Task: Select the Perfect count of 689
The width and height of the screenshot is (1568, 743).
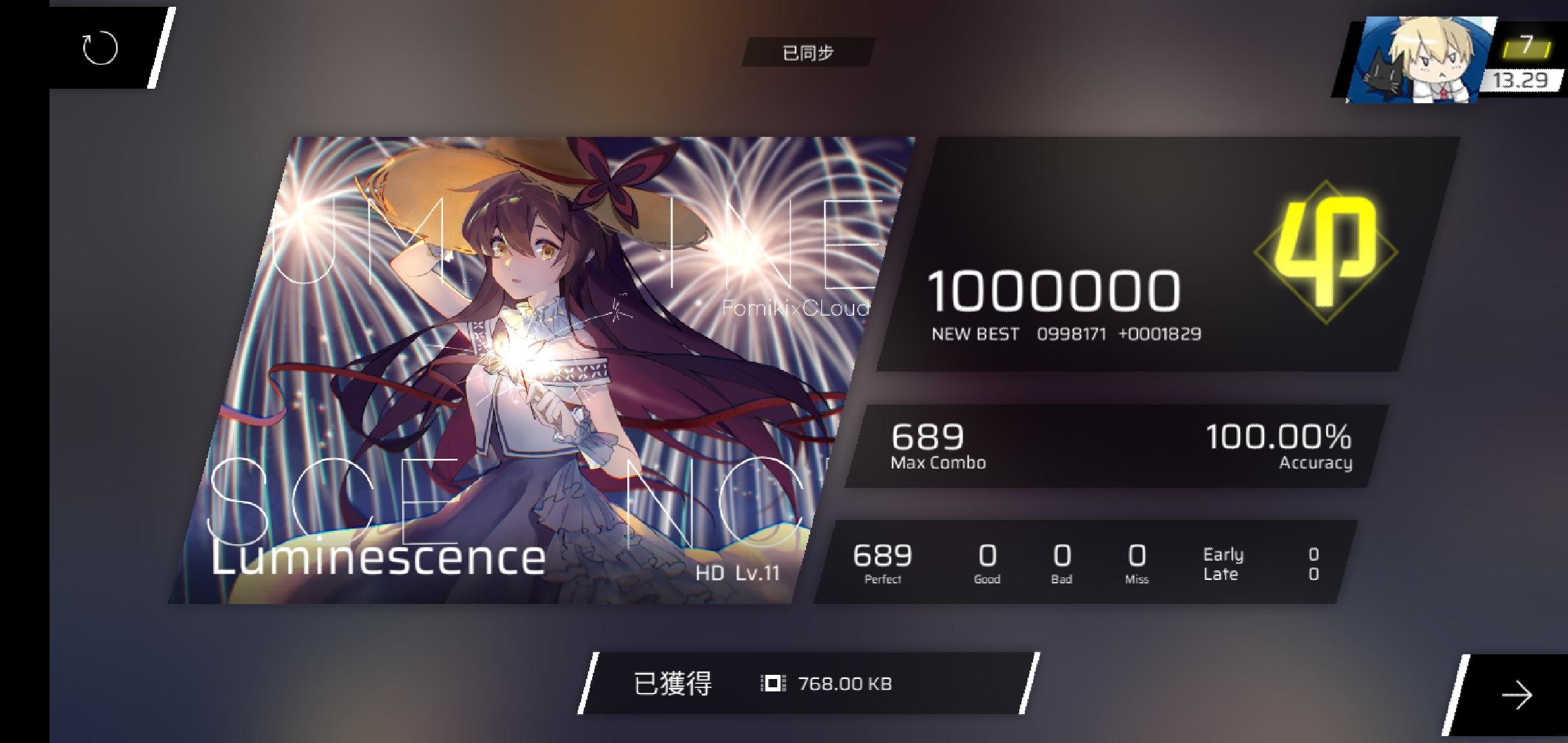Action: coord(883,561)
